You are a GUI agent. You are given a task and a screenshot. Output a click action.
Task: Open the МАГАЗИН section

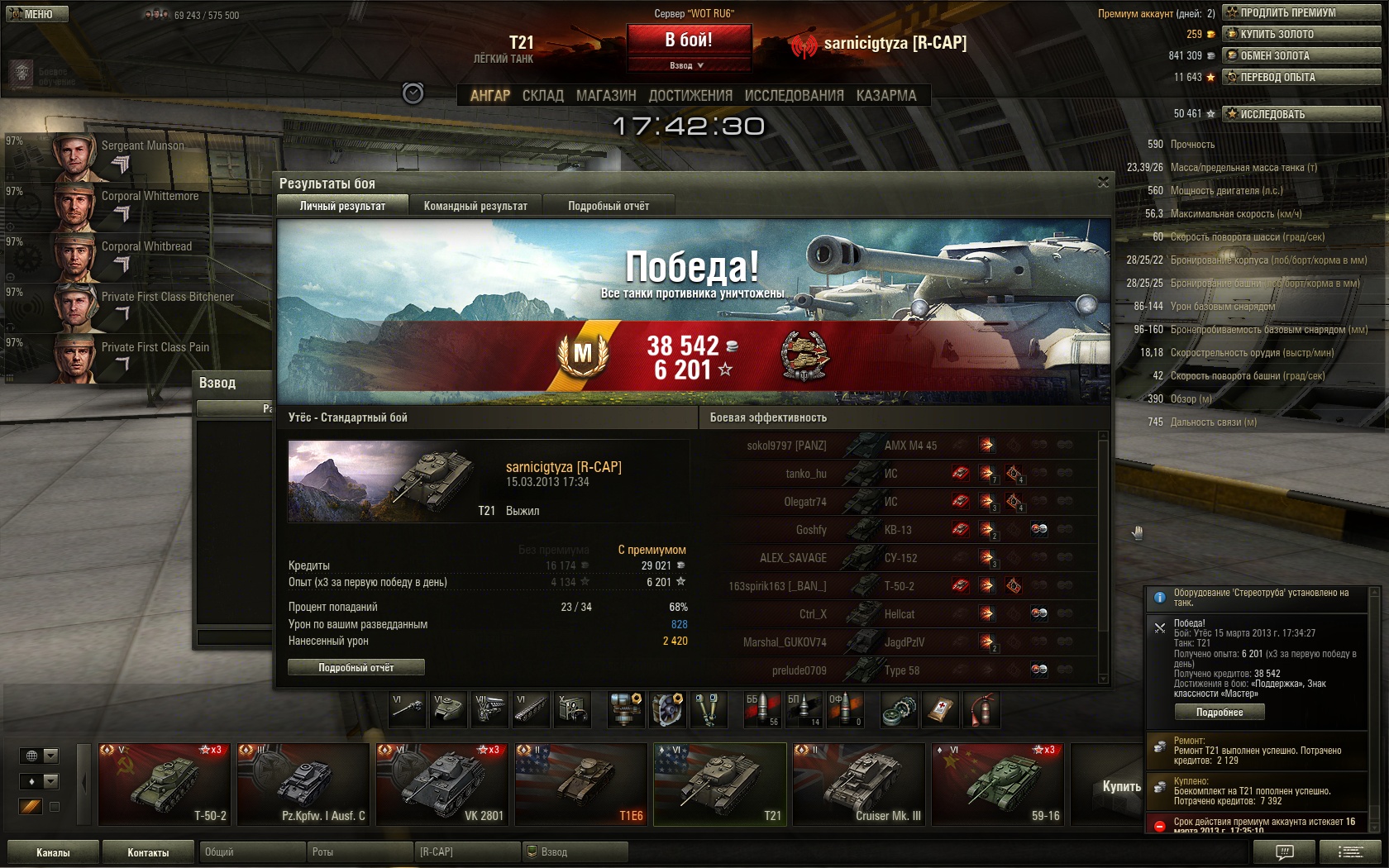[x=606, y=96]
